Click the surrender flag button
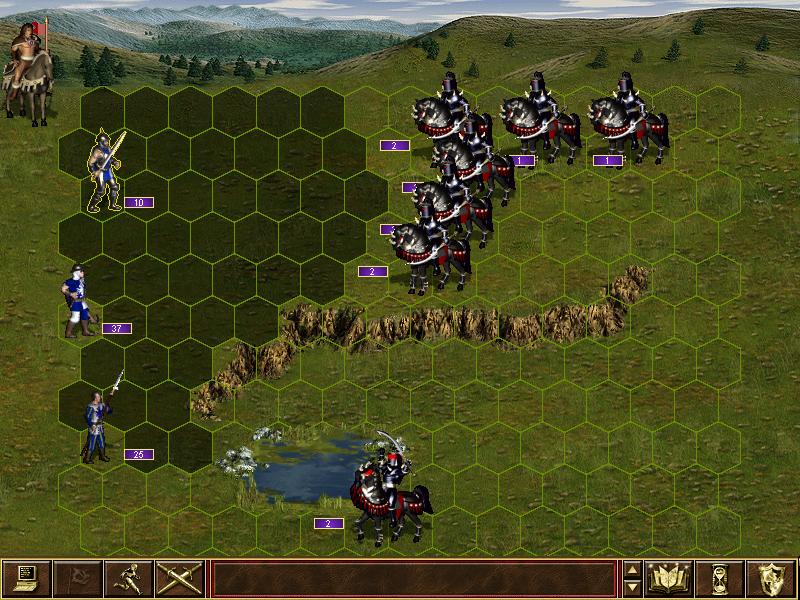 (77, 578)
